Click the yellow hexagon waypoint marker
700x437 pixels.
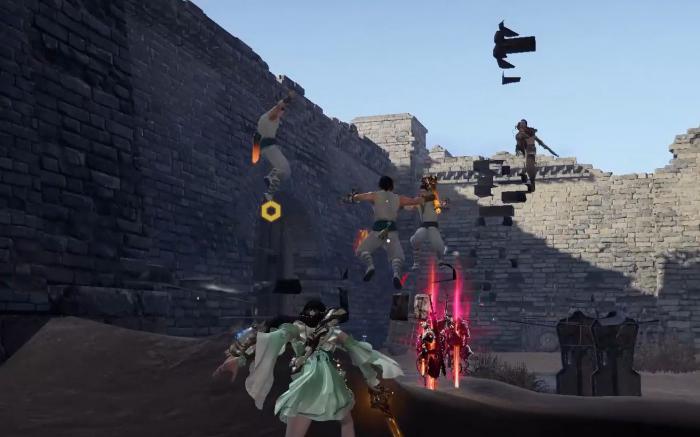pyautogui.click(x=270, y=211)
